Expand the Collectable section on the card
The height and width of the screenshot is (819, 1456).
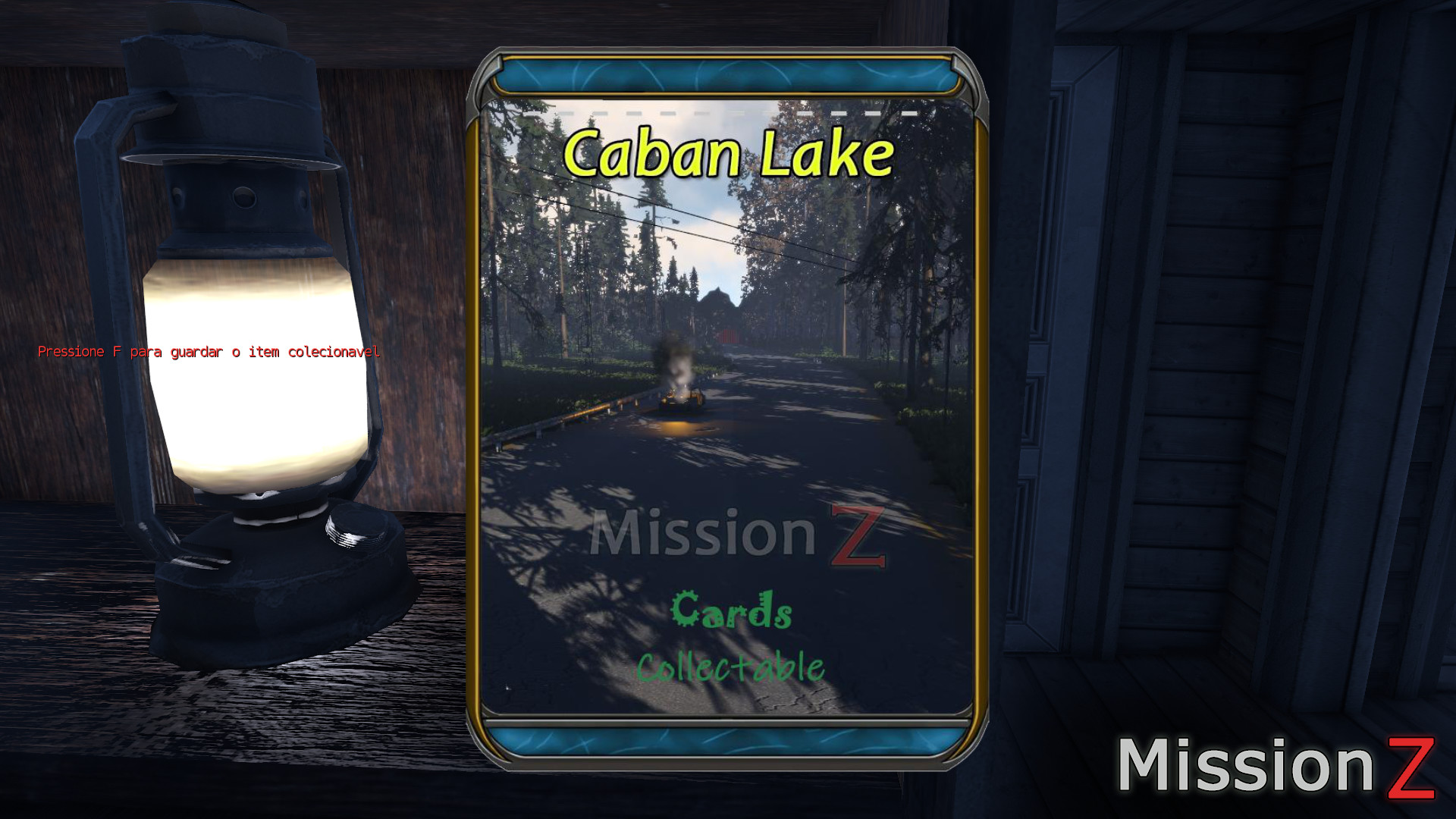tap(732, 666)
